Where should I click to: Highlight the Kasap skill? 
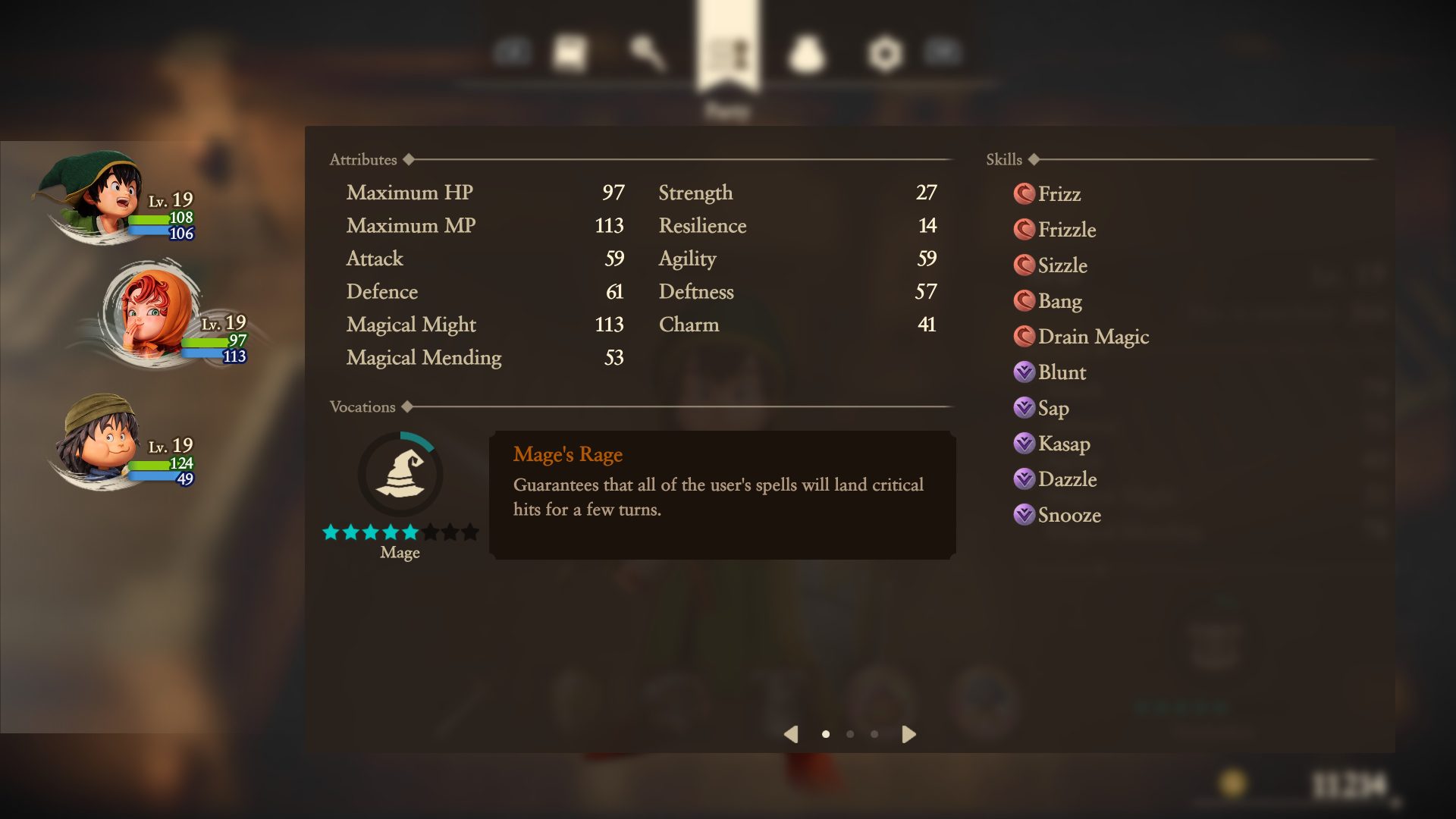click(x=1063, y=444)
